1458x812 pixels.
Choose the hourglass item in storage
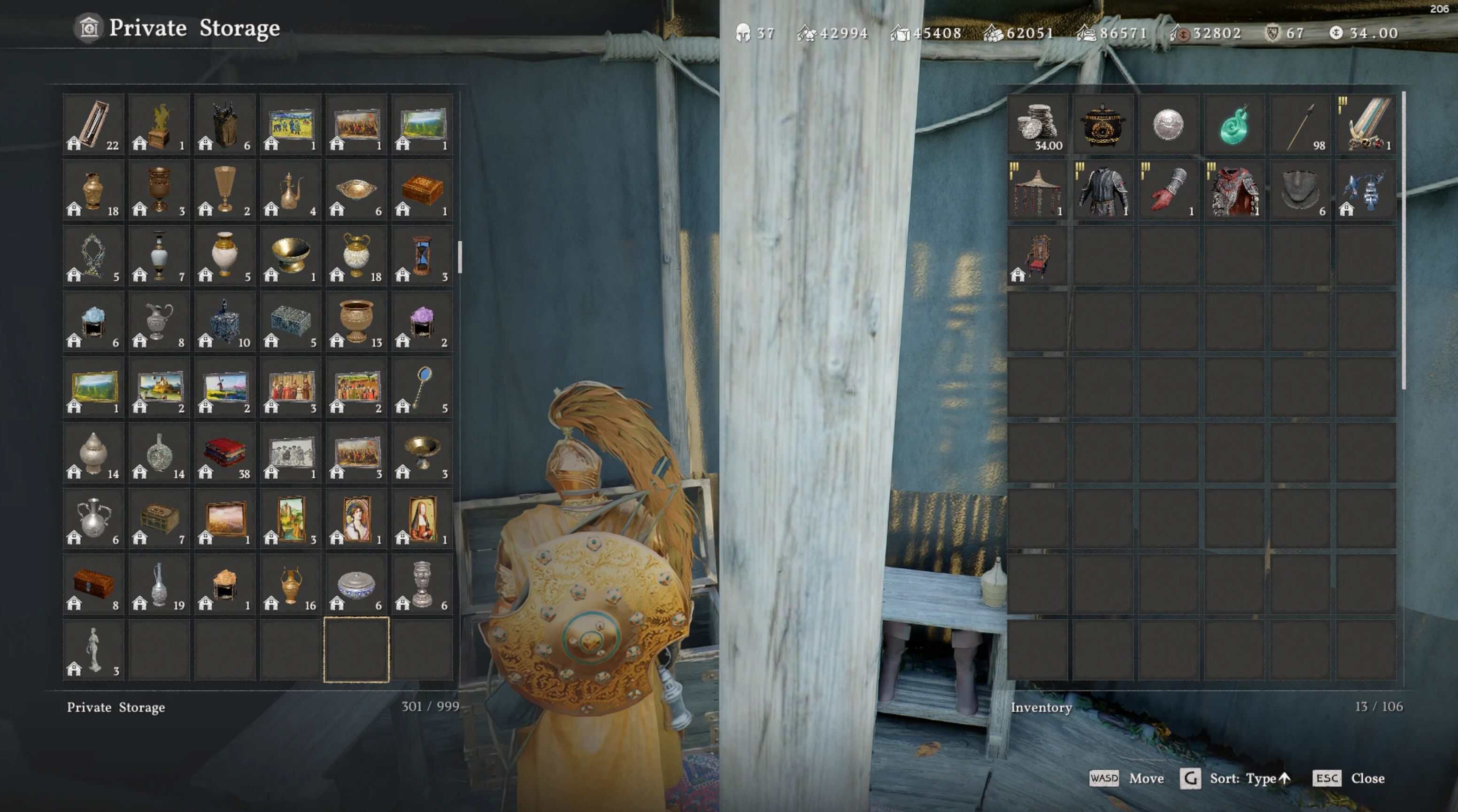tap(422, 255)
